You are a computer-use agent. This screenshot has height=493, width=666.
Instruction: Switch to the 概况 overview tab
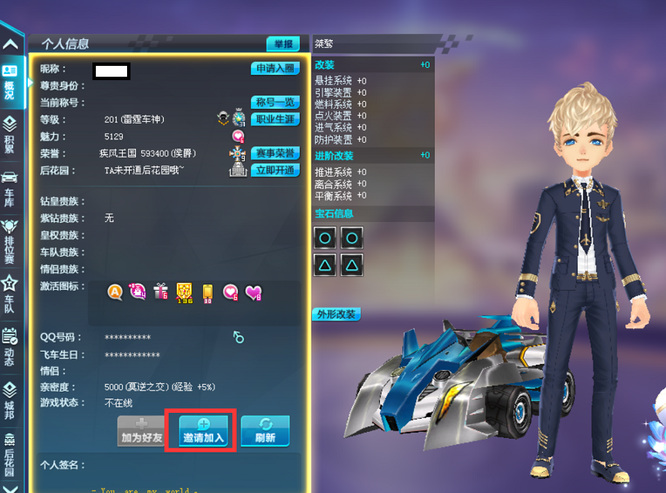(x=10, y=78)
